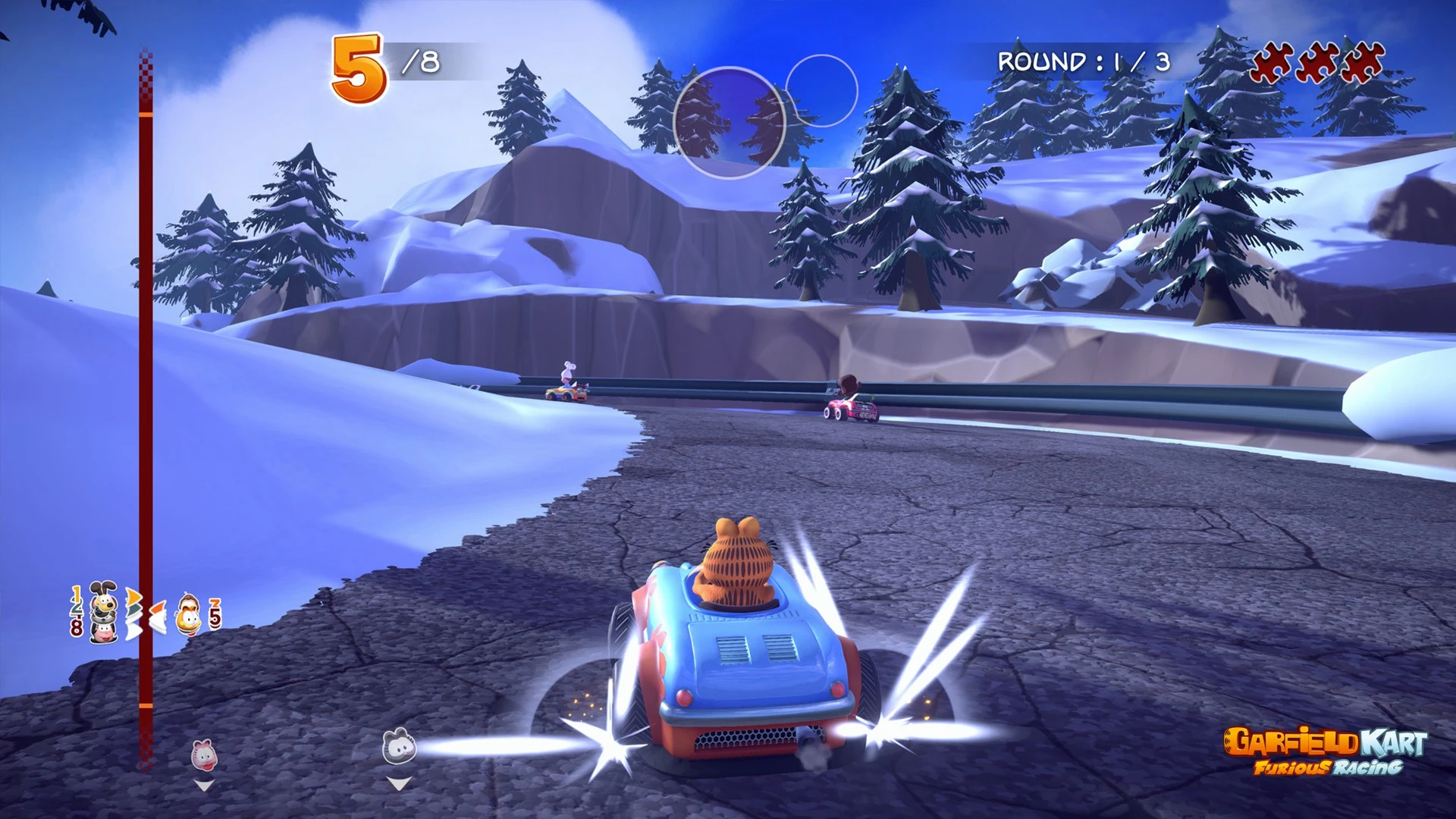Image resolution: width=1456 pixels, height=819 pixels.
Task: Click the Garfield Kart Furious Racing logo
Action: (1326, 751)
